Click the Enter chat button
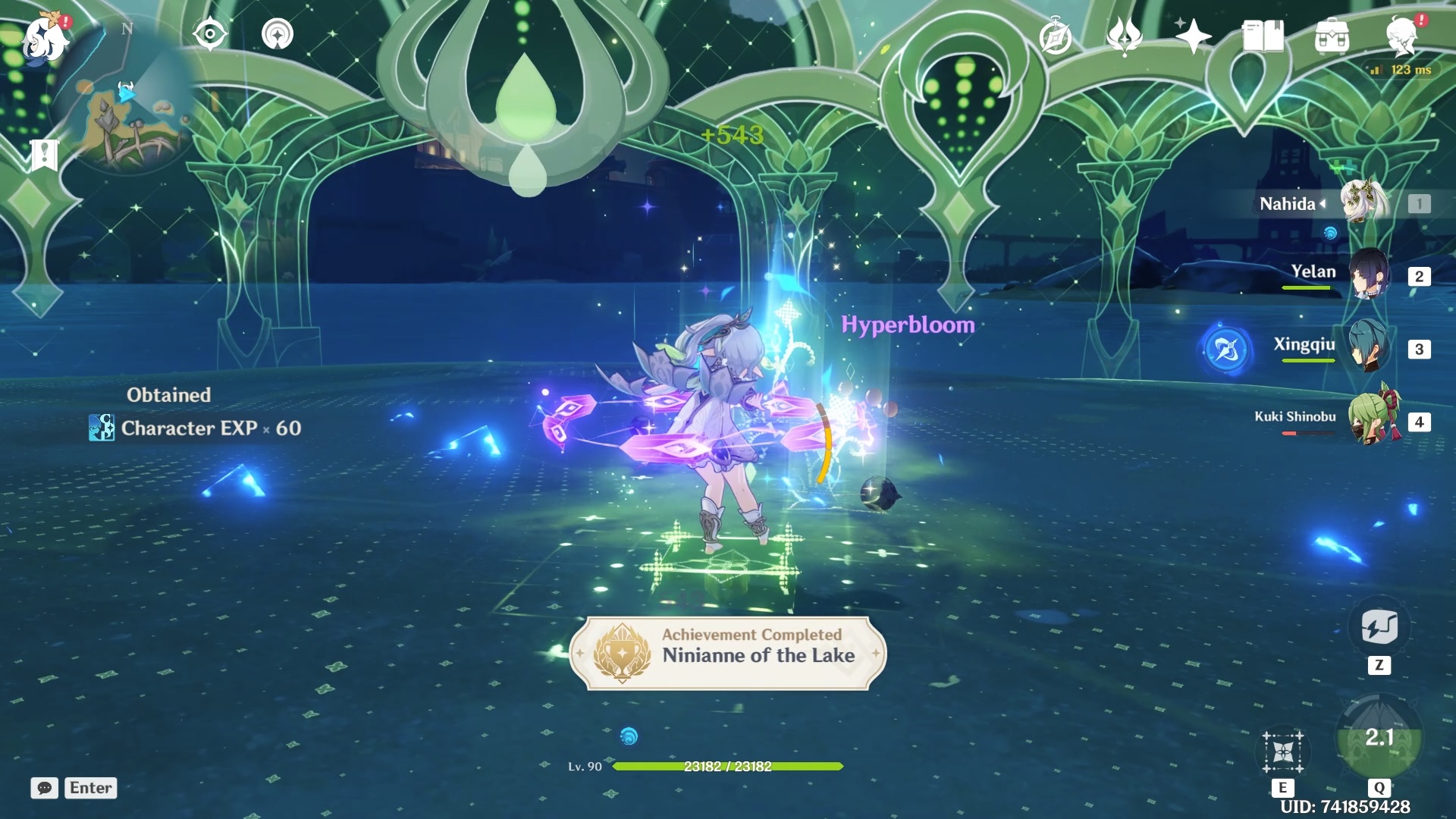Screen dimensions: 1456x819 (x=89, y=788)
